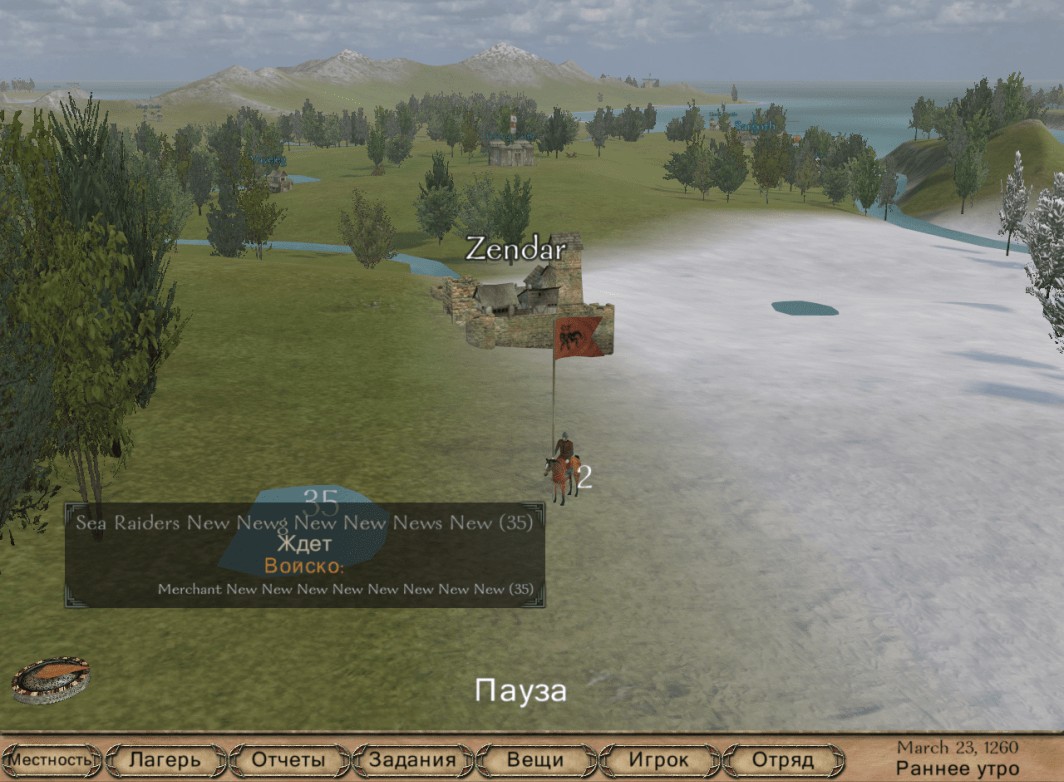Open the Задания quests log
The image size is (1064, 782).
(412, 760)
